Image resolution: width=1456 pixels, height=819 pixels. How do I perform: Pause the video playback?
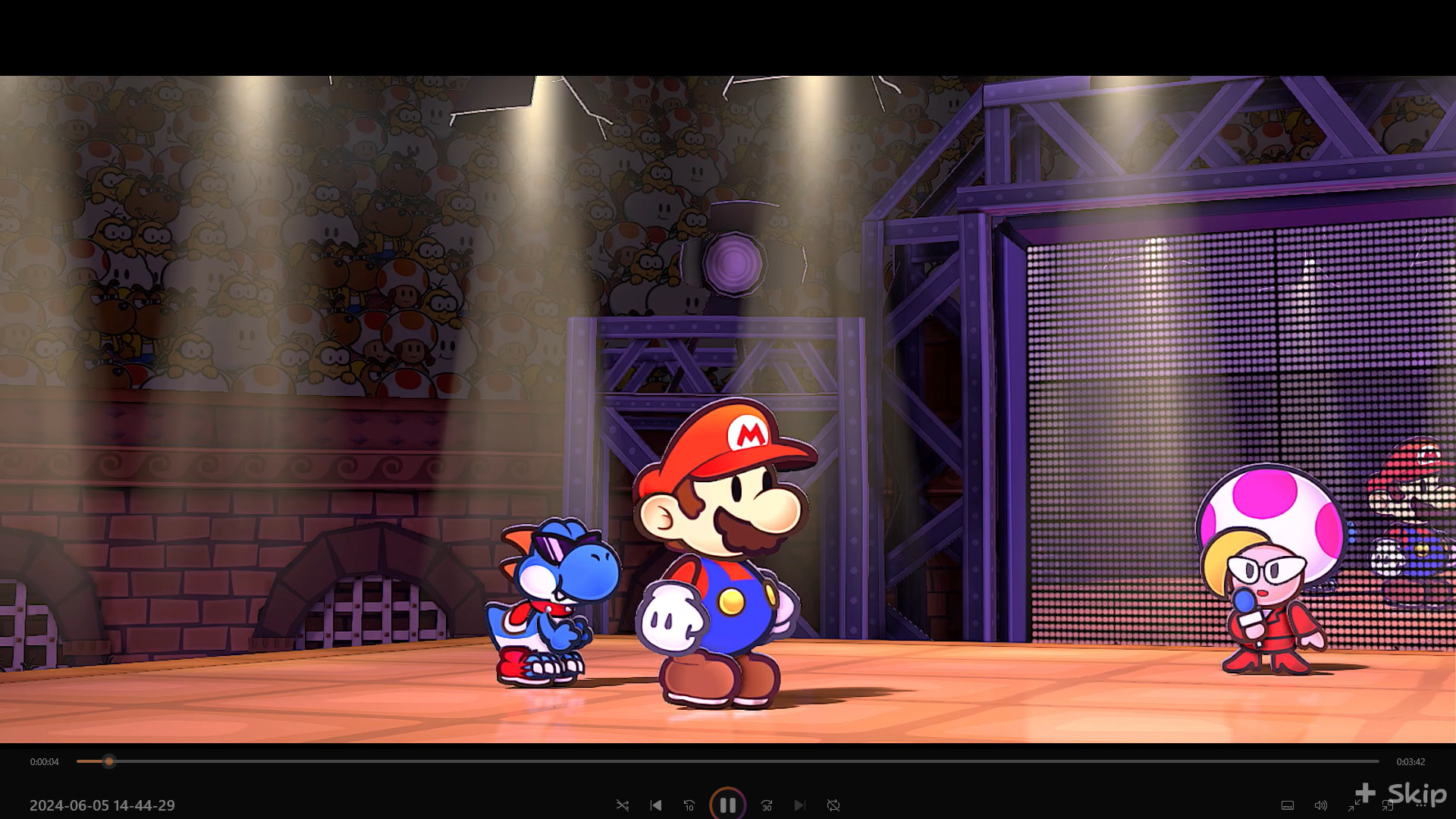pos(728,805)
